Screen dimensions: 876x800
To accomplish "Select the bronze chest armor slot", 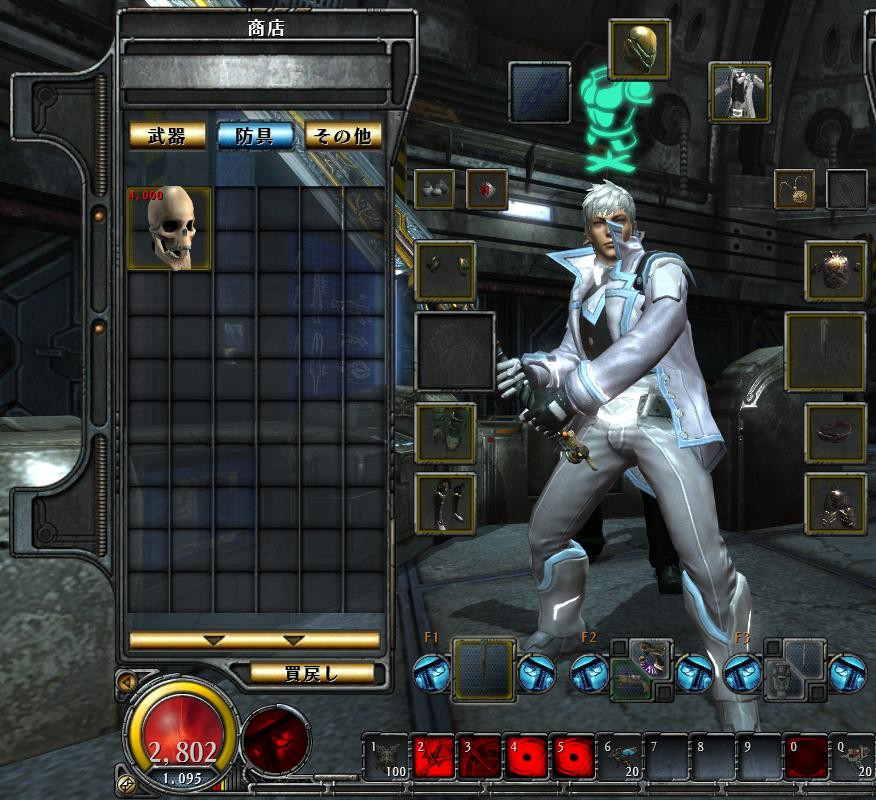I will [x=836, y=270].
